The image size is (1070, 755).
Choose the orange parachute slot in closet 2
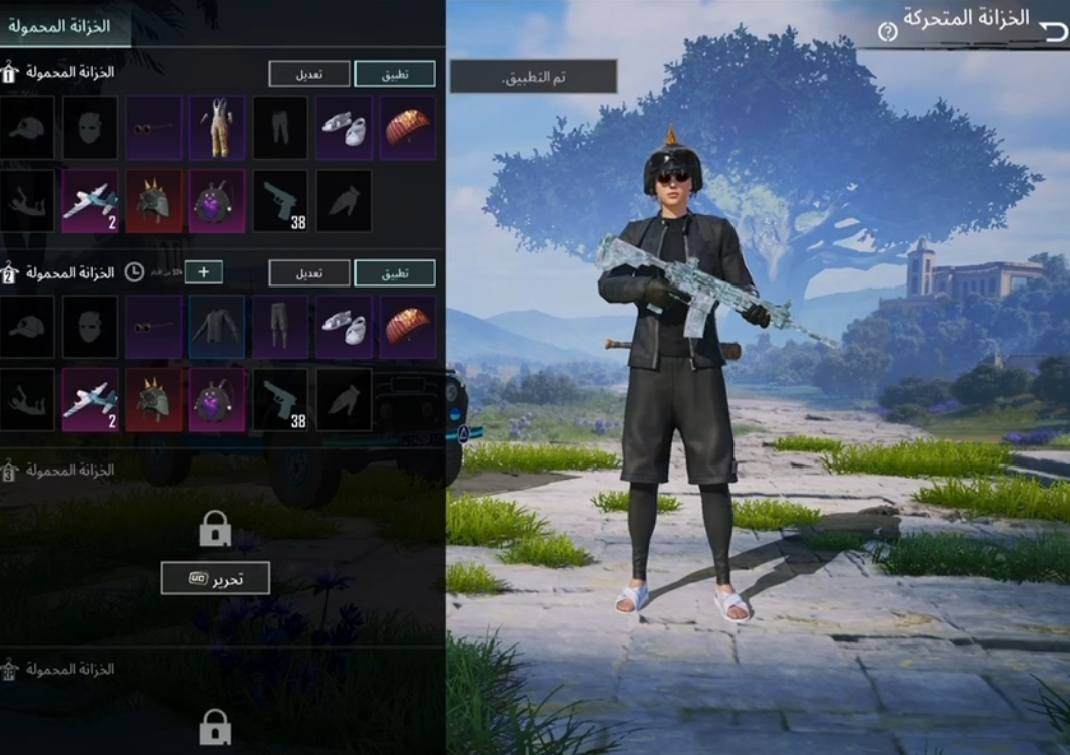[407, 327]
